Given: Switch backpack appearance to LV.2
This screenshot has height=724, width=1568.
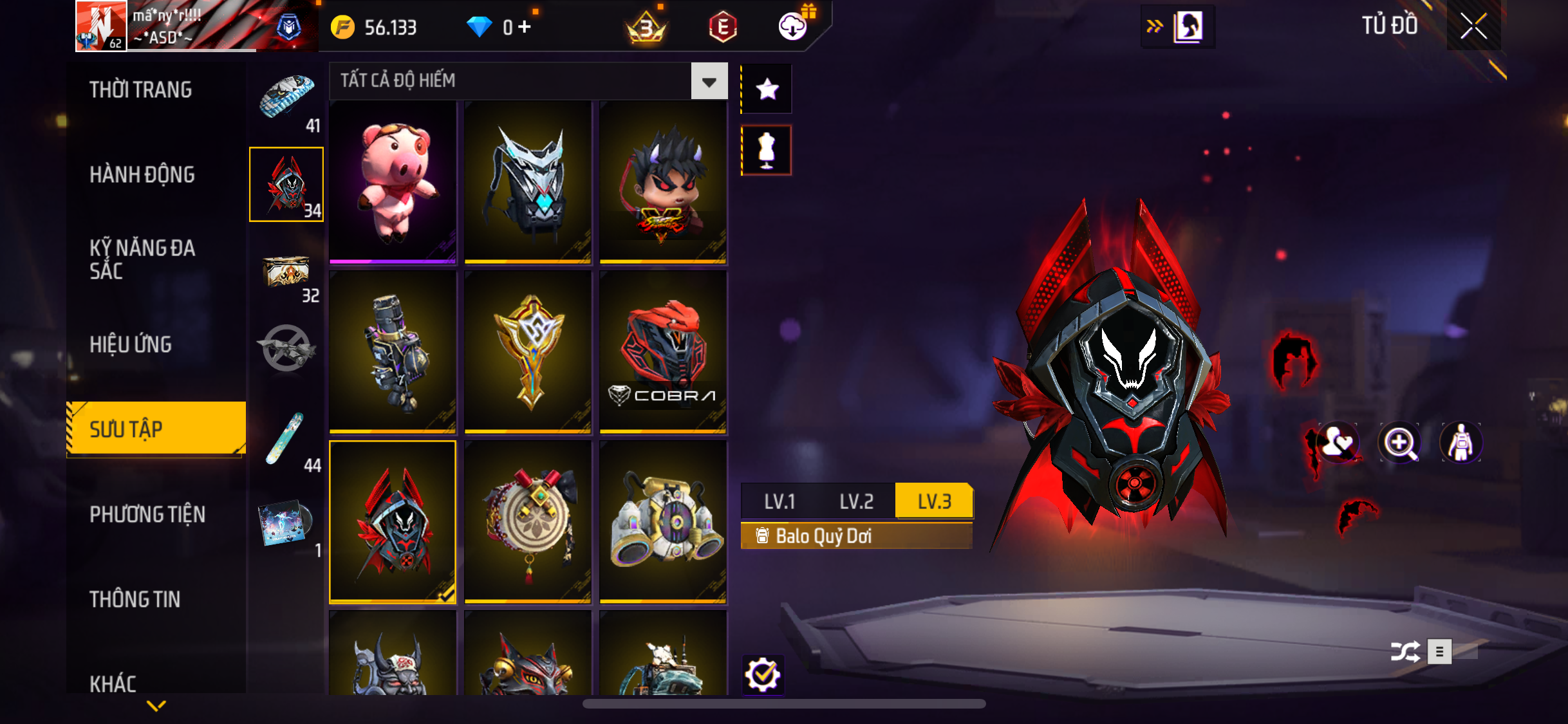Looking at the screenshot, I should (856, 501).
